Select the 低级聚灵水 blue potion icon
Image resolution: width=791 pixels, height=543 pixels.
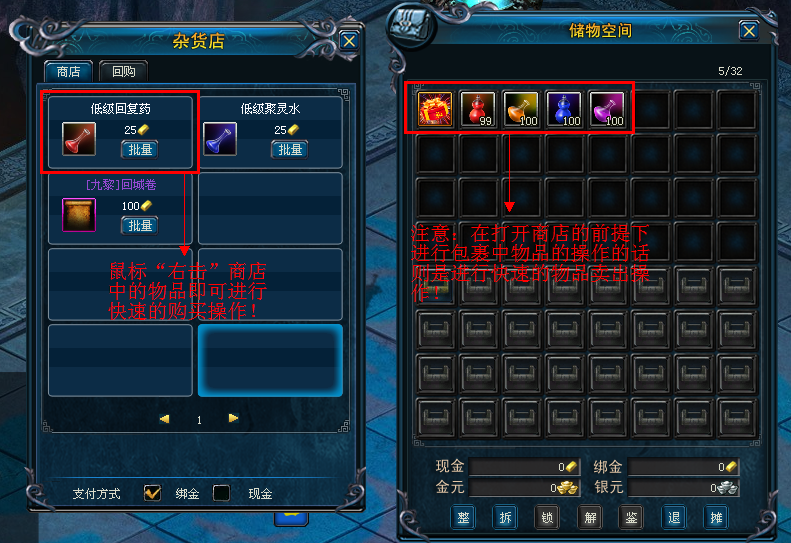tap(220, 139)
